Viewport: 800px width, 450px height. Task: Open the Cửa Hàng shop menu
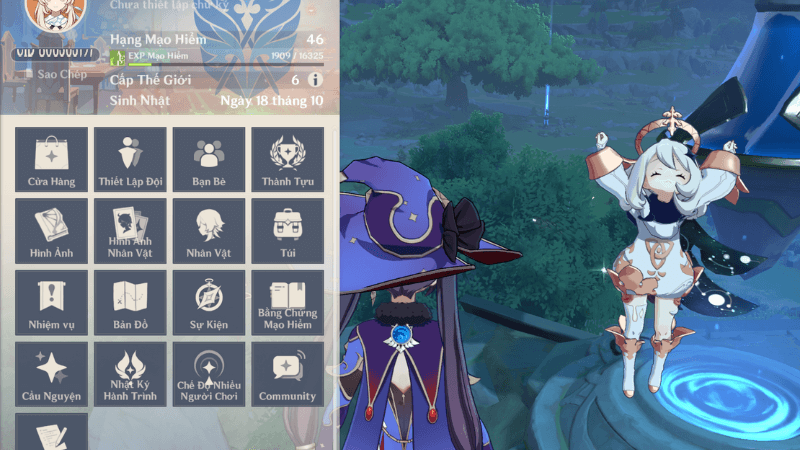pos(52,160)
